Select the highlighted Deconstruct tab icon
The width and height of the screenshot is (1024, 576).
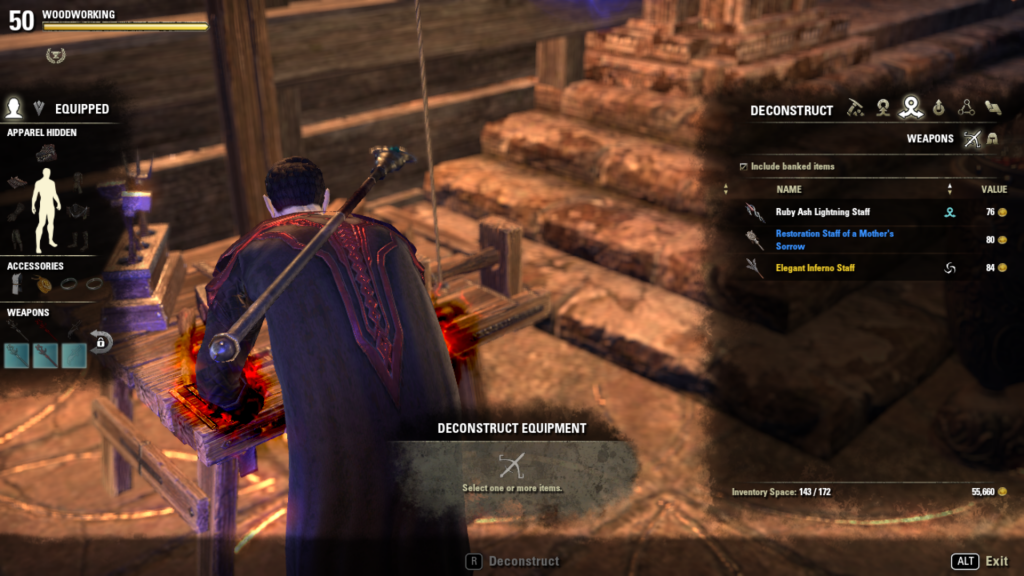click(x=910, y=109)
